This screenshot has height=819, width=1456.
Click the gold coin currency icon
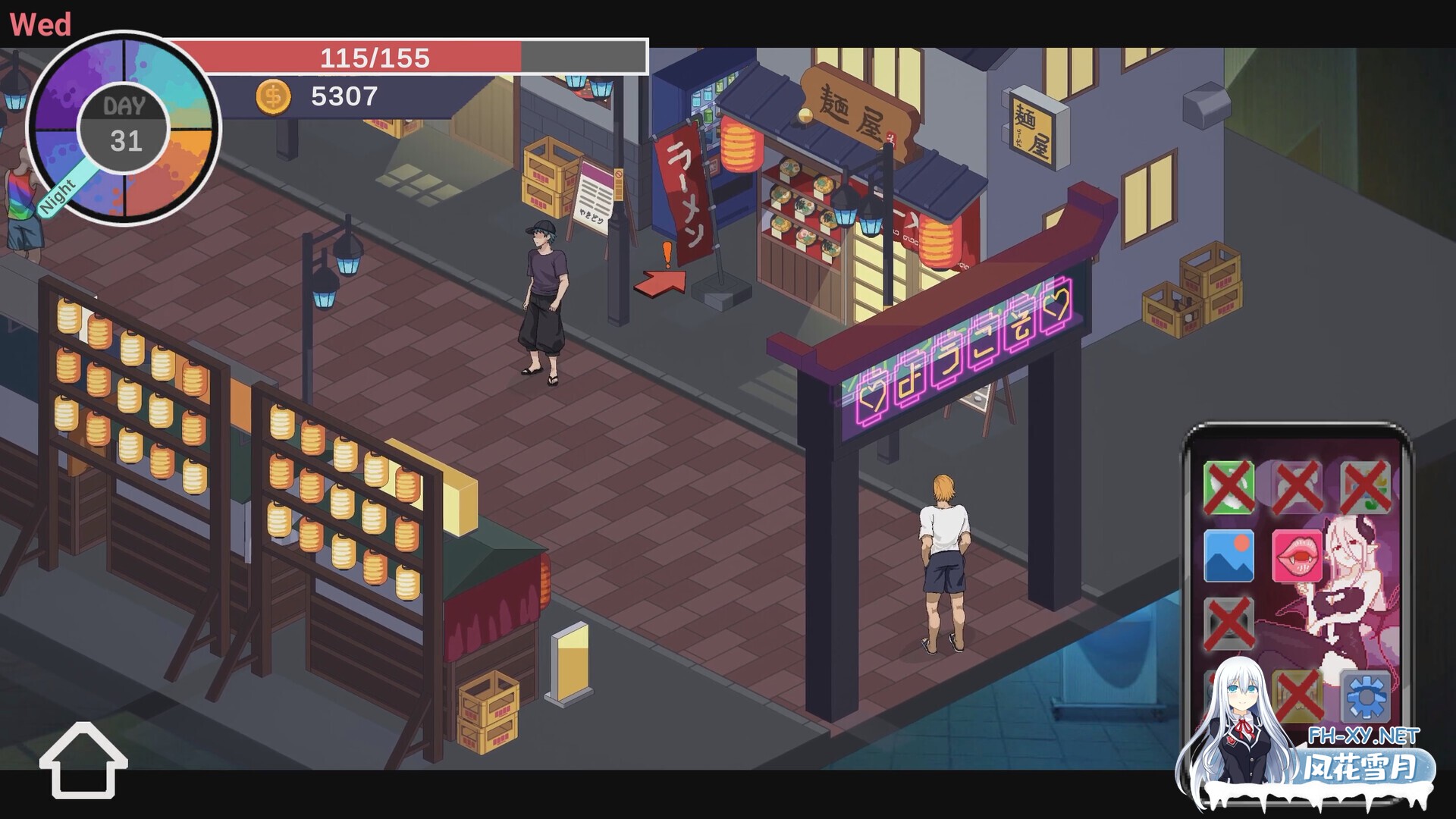275,97
